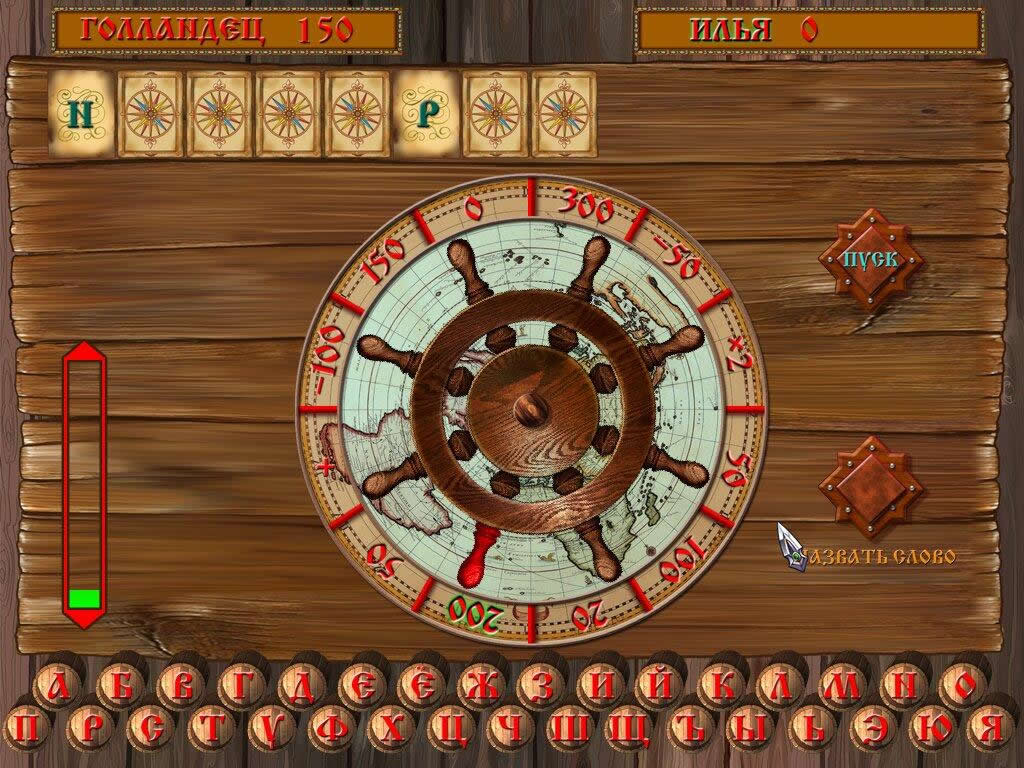Choose the letter Ш barrel
This screenshot has width=1024, height=768.
pos(572,728)
